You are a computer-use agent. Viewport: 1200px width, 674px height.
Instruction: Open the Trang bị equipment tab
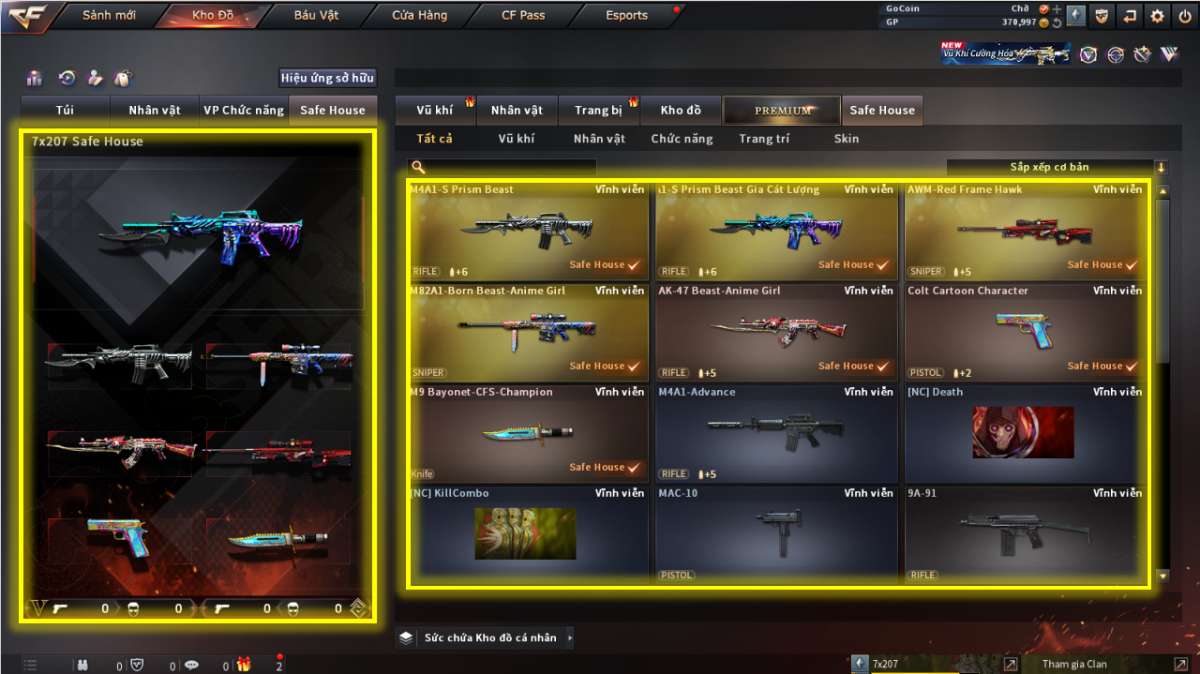coord(598,110)
